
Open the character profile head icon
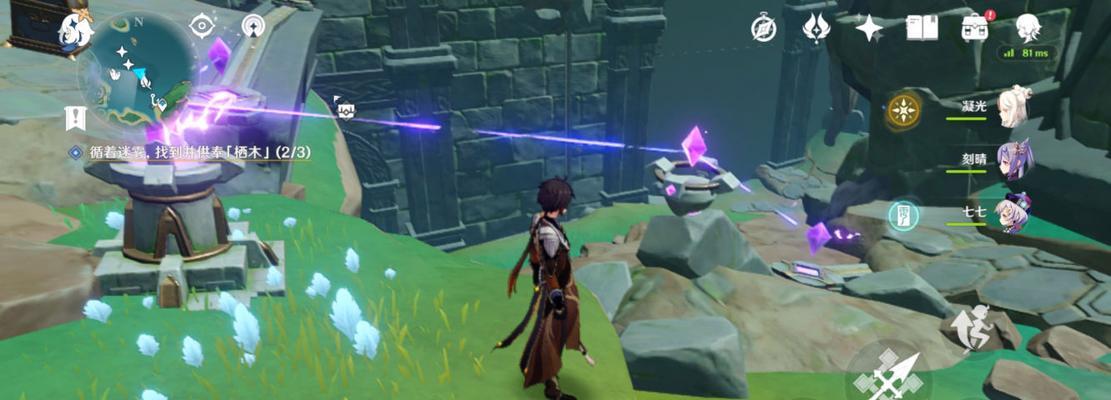[x=1027, y=27]
